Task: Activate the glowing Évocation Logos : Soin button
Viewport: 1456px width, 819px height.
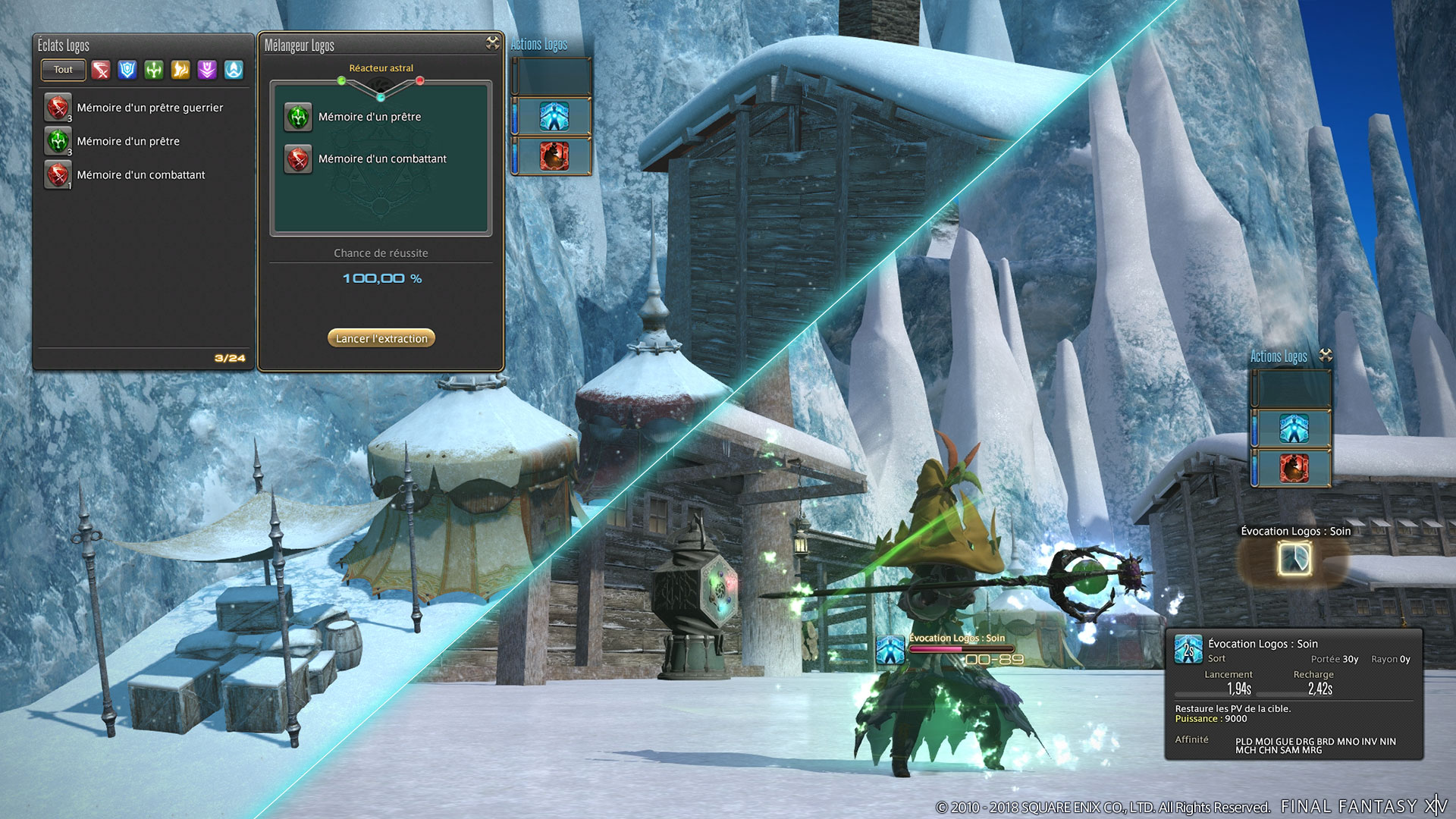Action: click(x=1294, y=560)
